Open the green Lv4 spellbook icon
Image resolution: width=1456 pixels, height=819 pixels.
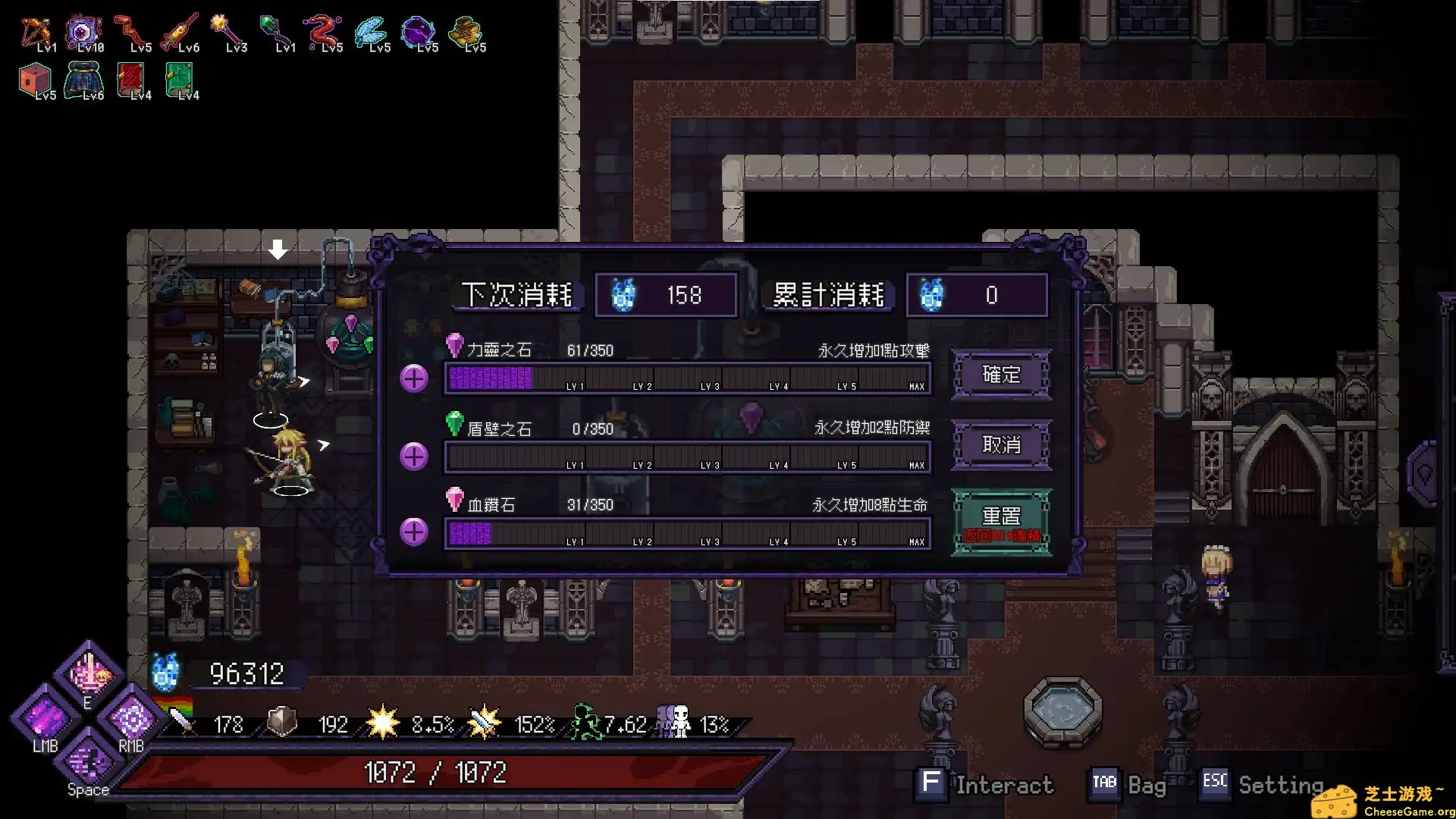click(178, 78)
